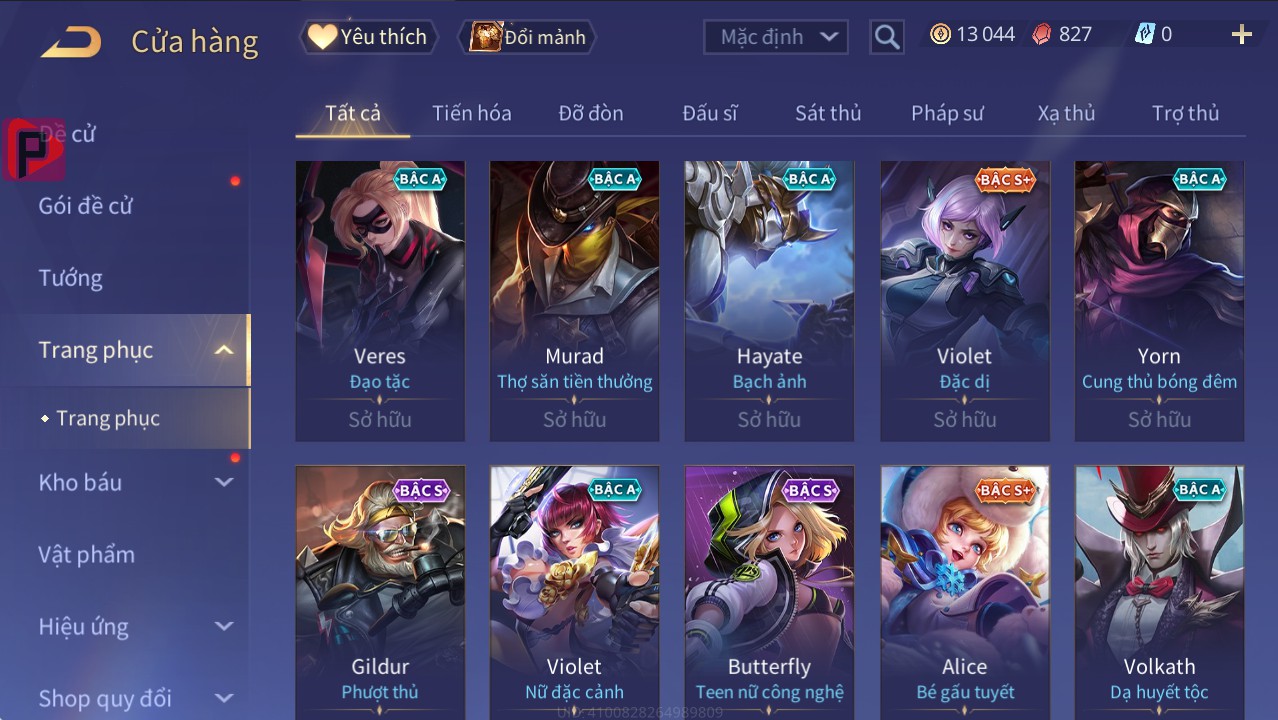Switch to the Đỡ đòn tab
Viewport: 1278px width, 720px height.
pyautogui.click(x=590, y=113)
